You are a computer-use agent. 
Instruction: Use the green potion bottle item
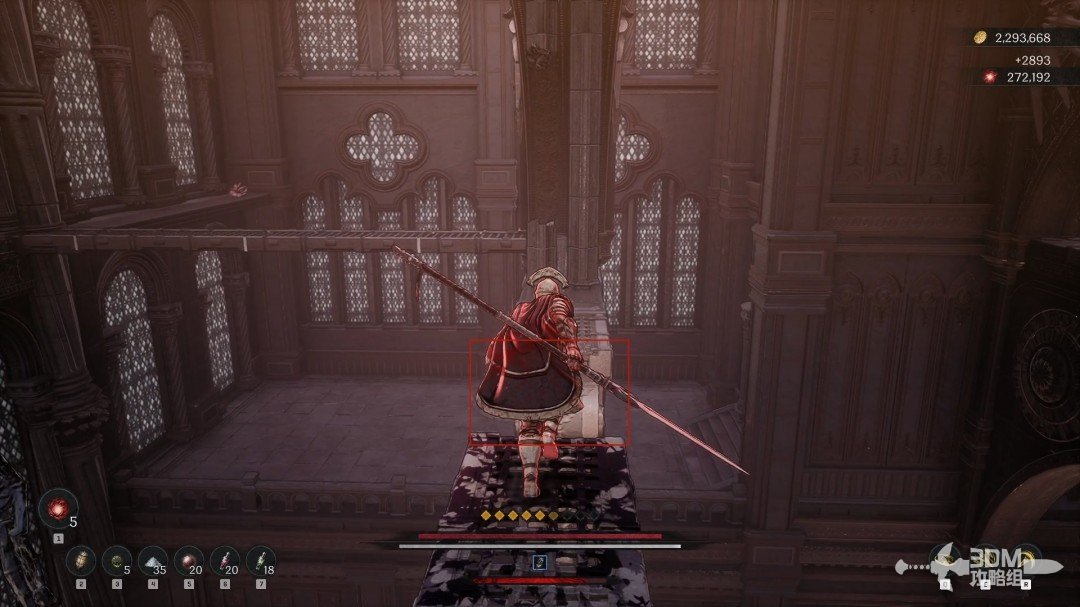click(x=260, y=560)
